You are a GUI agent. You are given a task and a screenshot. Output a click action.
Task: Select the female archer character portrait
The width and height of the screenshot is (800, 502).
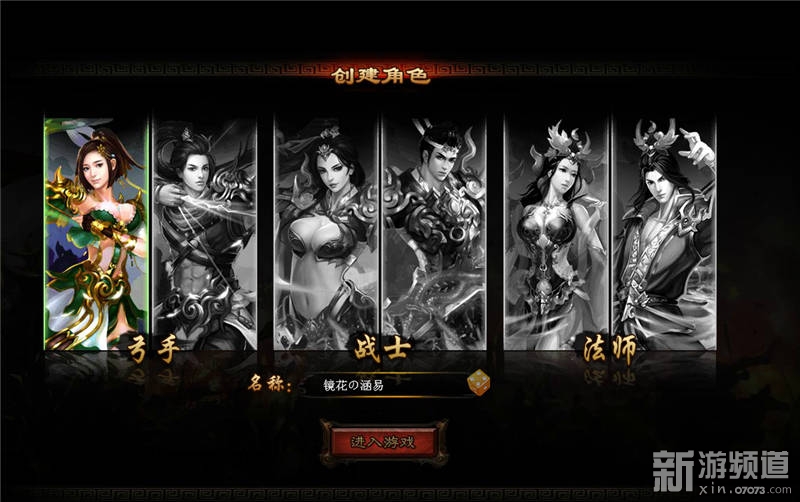[x=96, y=232]
